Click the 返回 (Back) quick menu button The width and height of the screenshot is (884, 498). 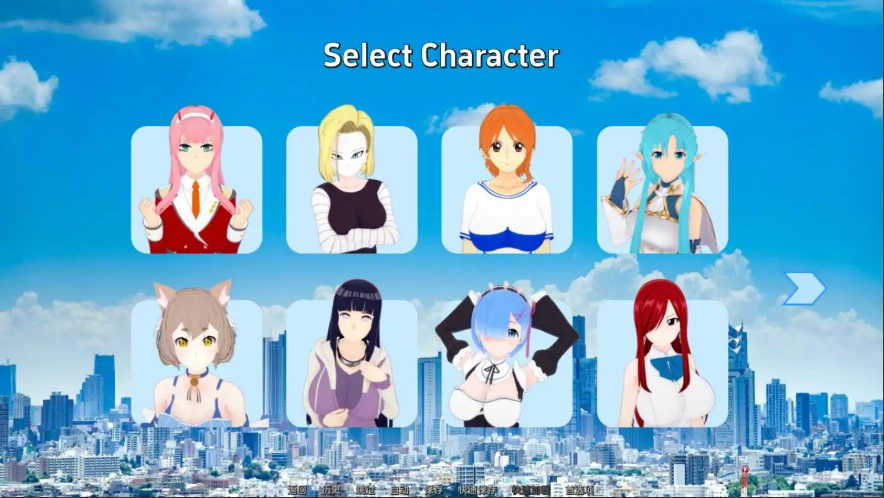click(x=297, y=490)
